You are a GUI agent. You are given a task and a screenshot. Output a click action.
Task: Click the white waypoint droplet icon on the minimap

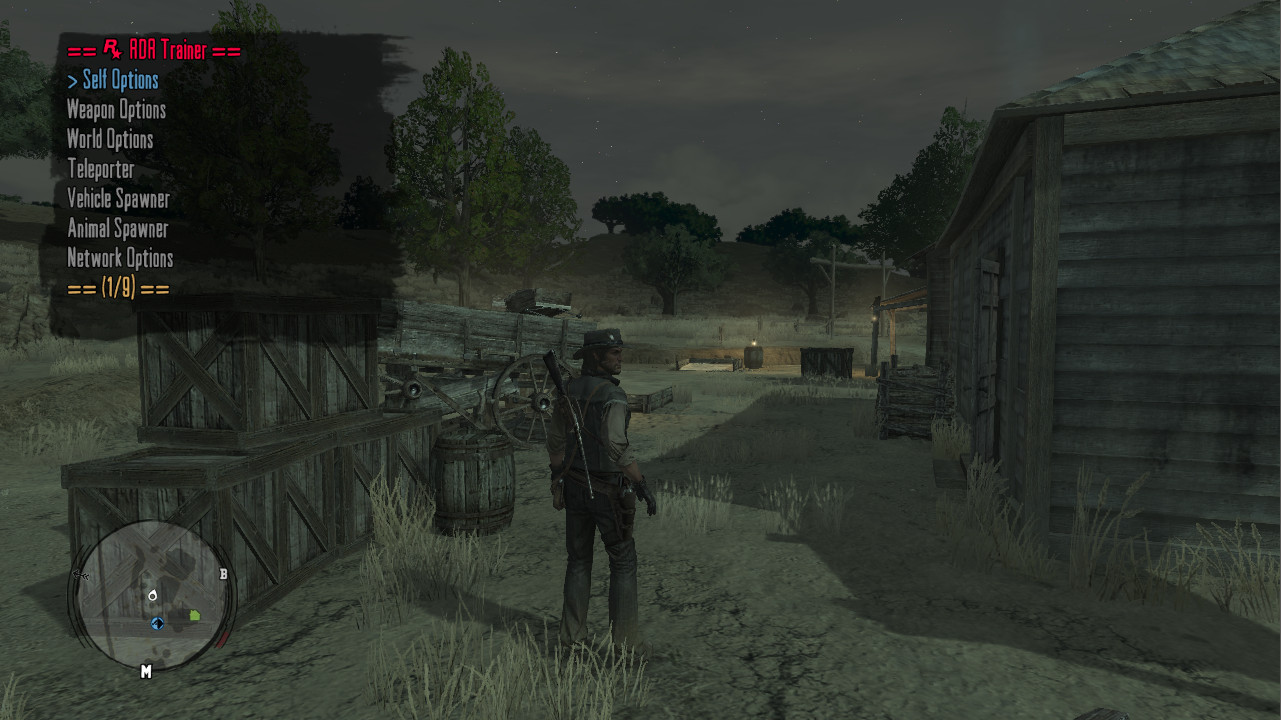153,595
